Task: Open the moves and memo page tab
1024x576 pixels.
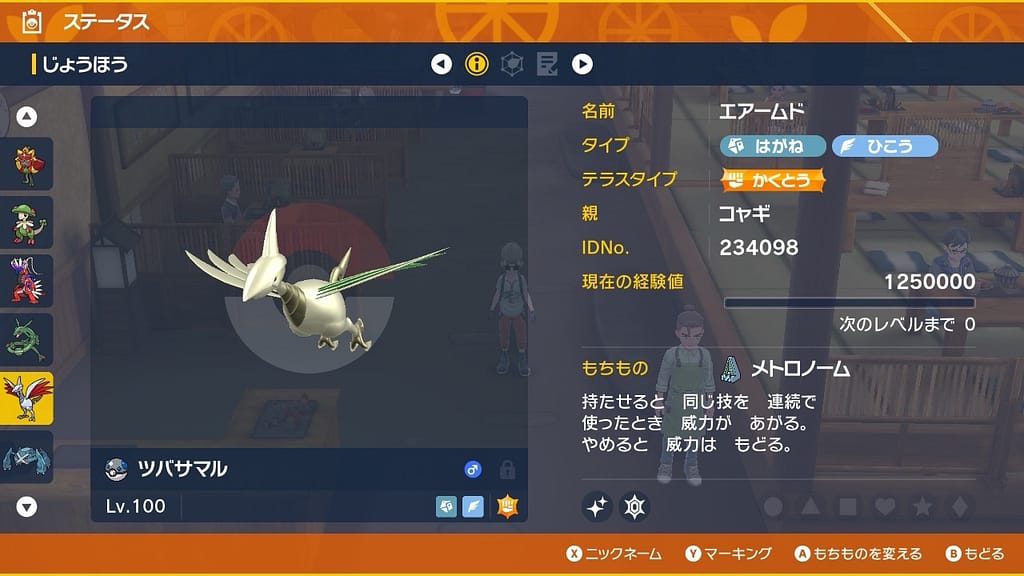Action: pyautogui.click(x=547, y=65)
